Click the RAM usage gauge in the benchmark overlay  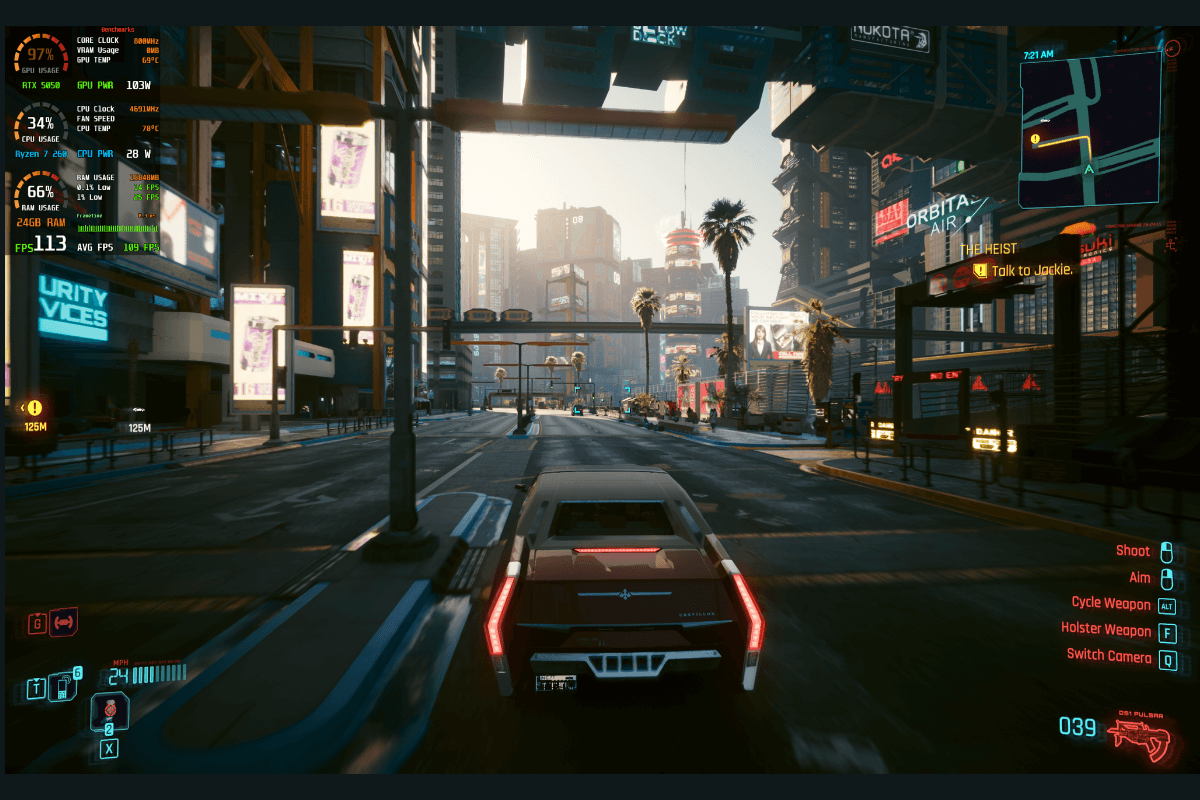point(41,194)
